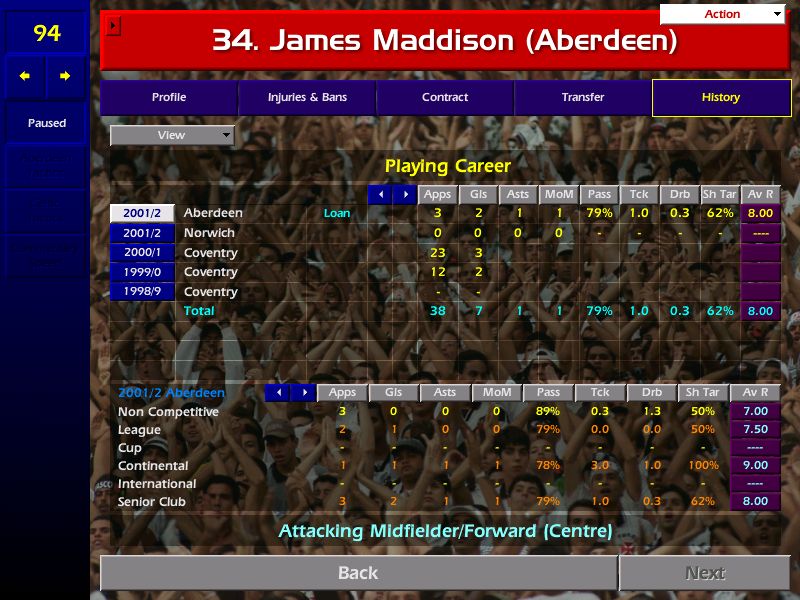Click the yellow left arrow in sidebar
Viewport: 800px width, 600px height.
pyautogui.click(x=25, y=76)
